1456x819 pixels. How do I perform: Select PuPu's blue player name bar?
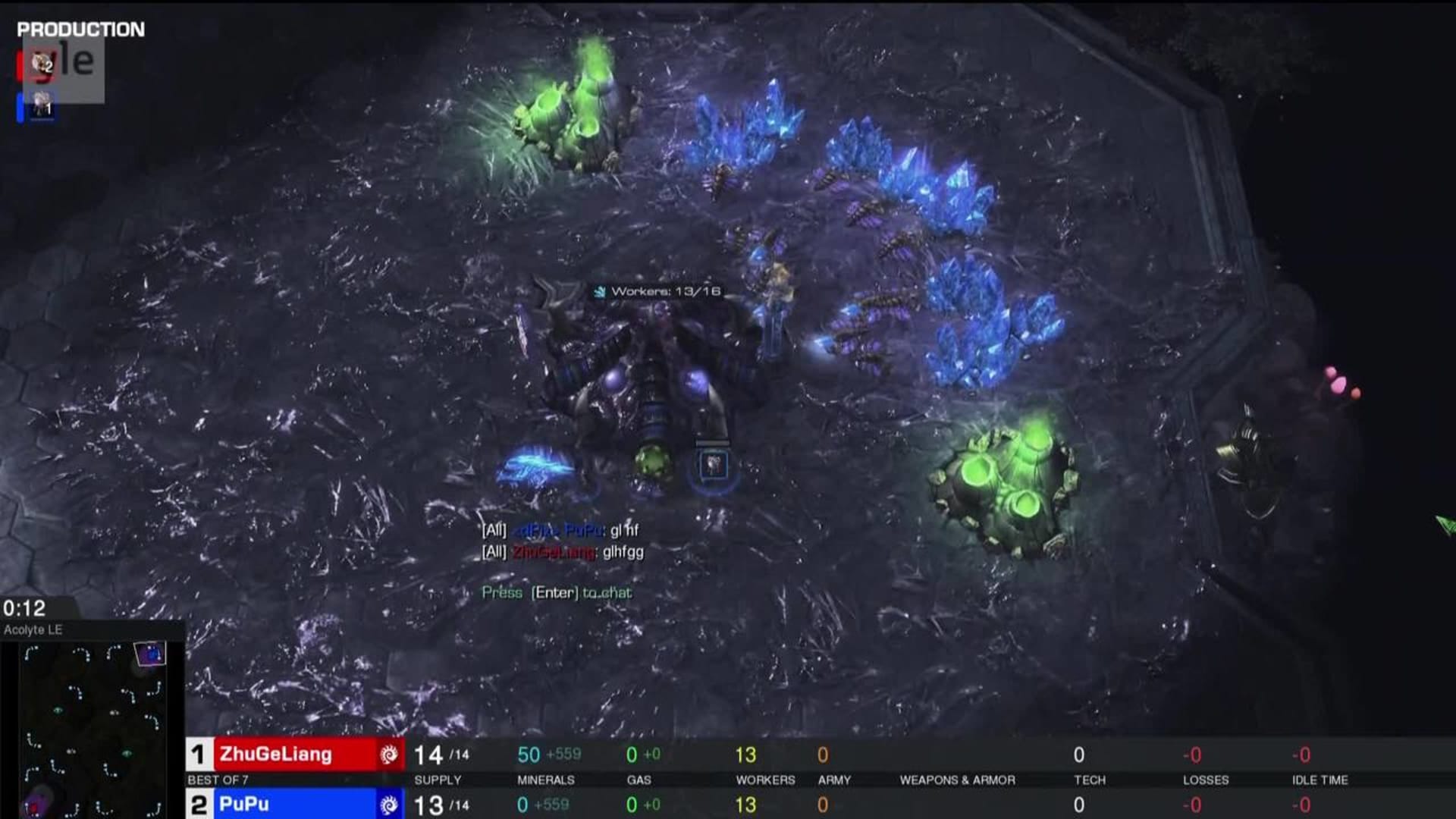coord(296,805)
